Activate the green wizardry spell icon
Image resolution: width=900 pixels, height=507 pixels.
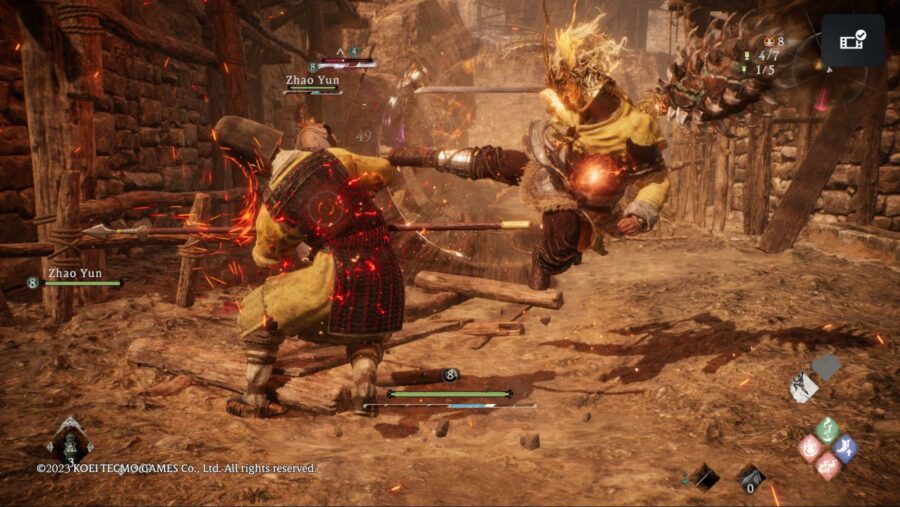(x=826, y=430)
